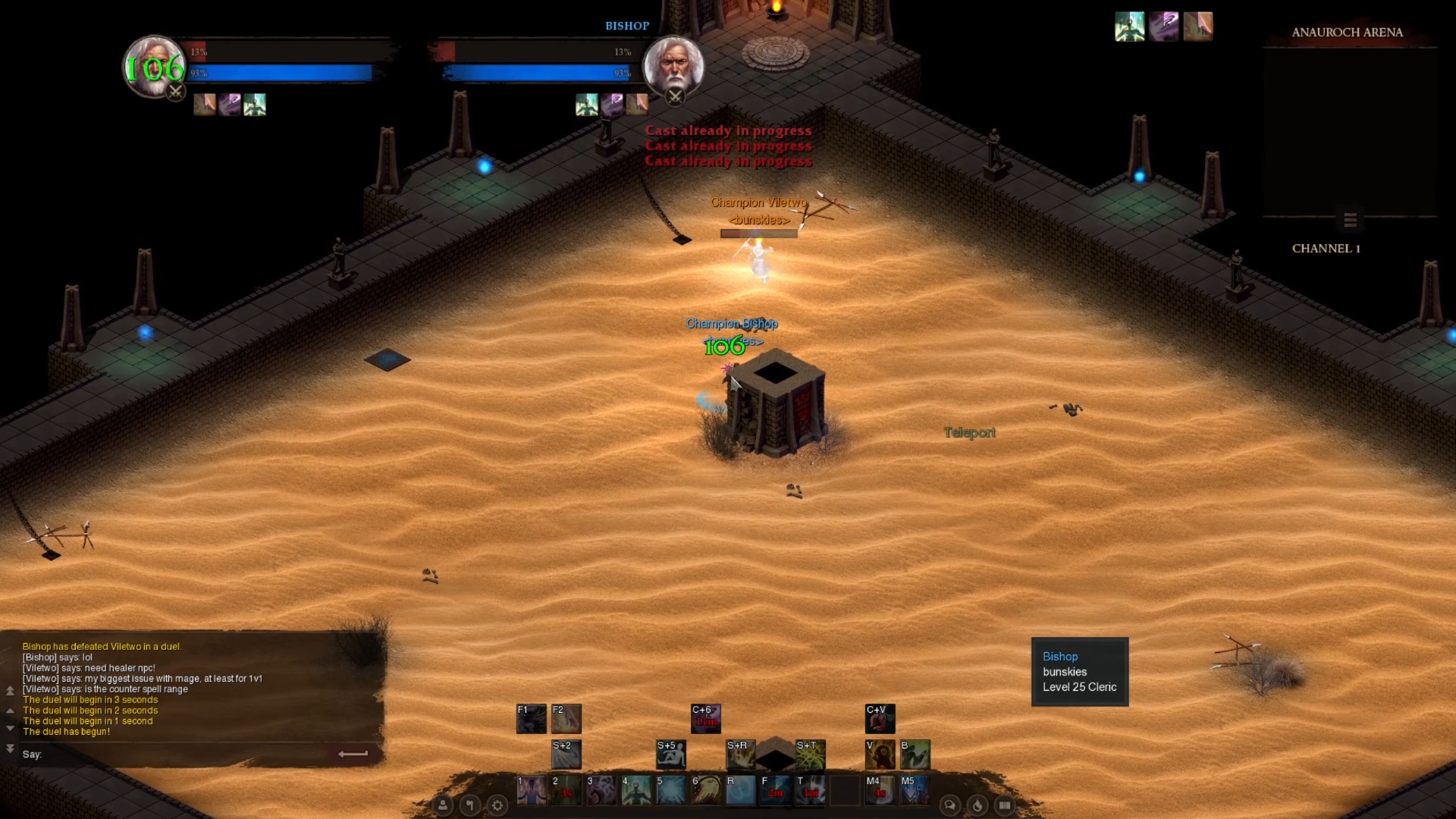
Task: Jump chat log to the bottom
Action: (10, 748)
